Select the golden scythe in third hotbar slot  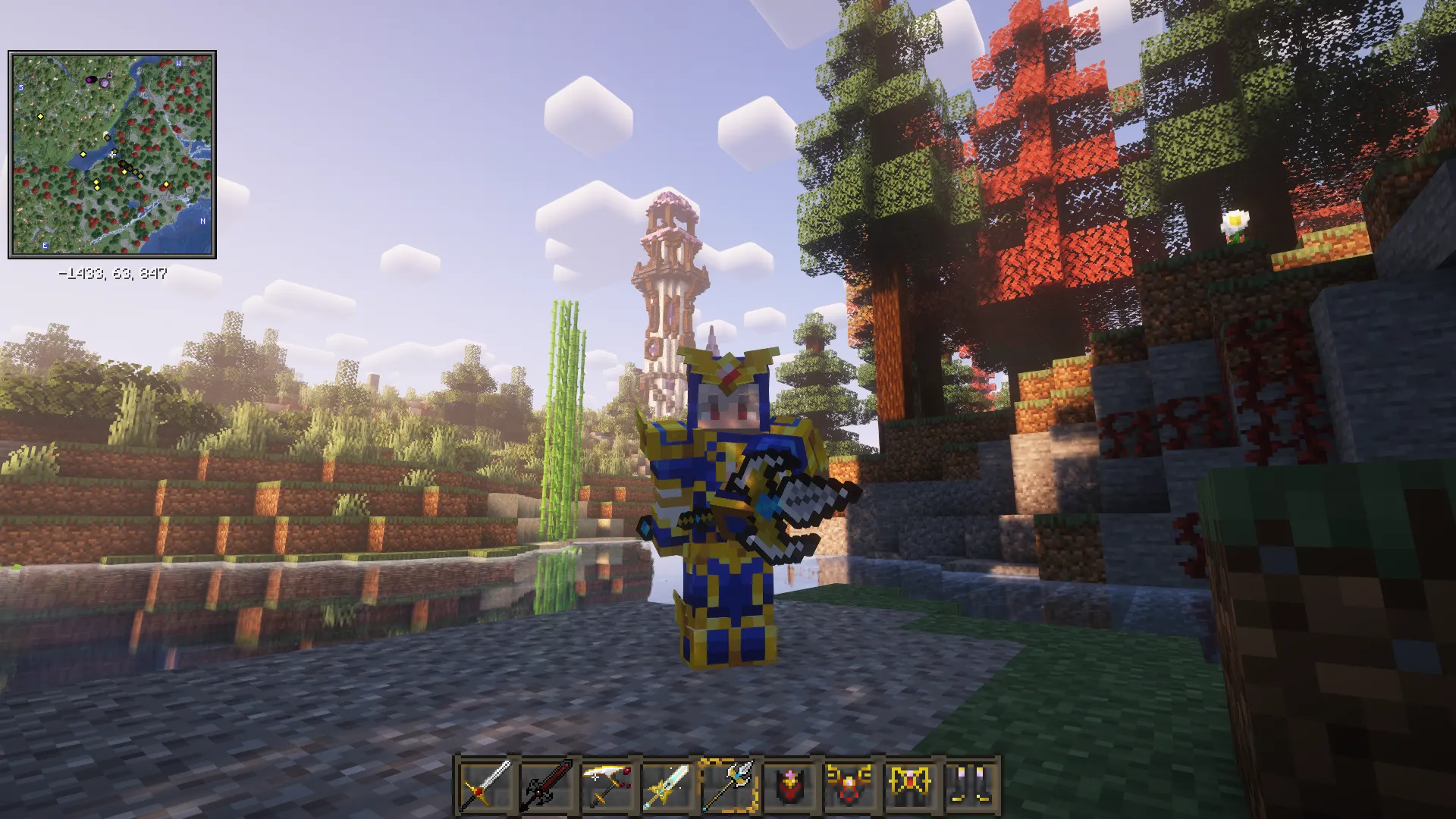pos(610,783)
